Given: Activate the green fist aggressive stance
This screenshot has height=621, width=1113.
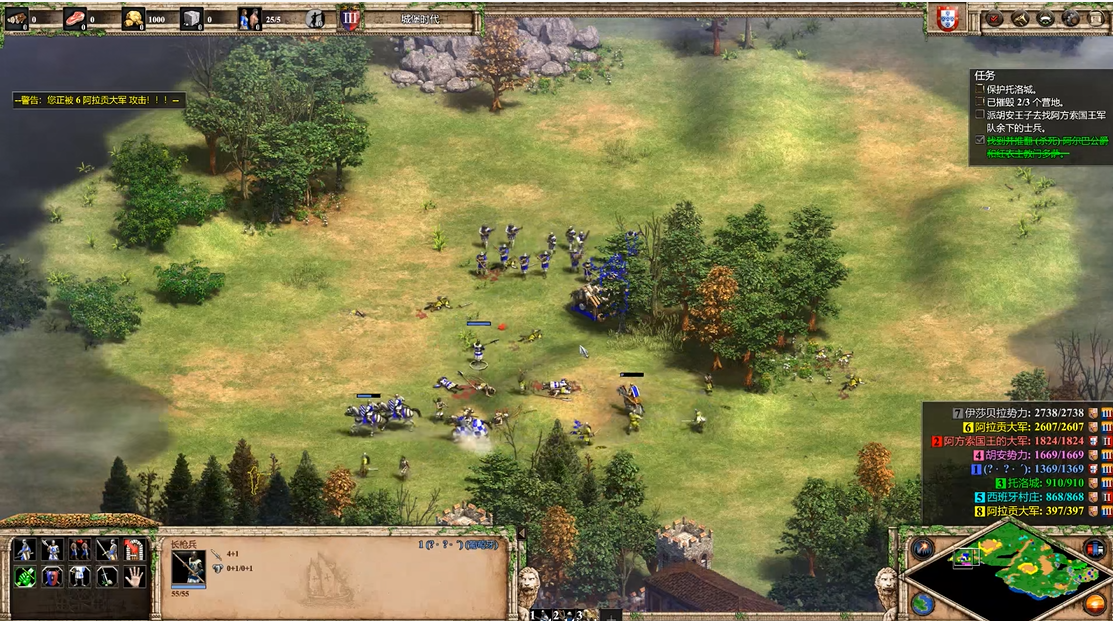Looking at the screenshot, I should [24, 576].
